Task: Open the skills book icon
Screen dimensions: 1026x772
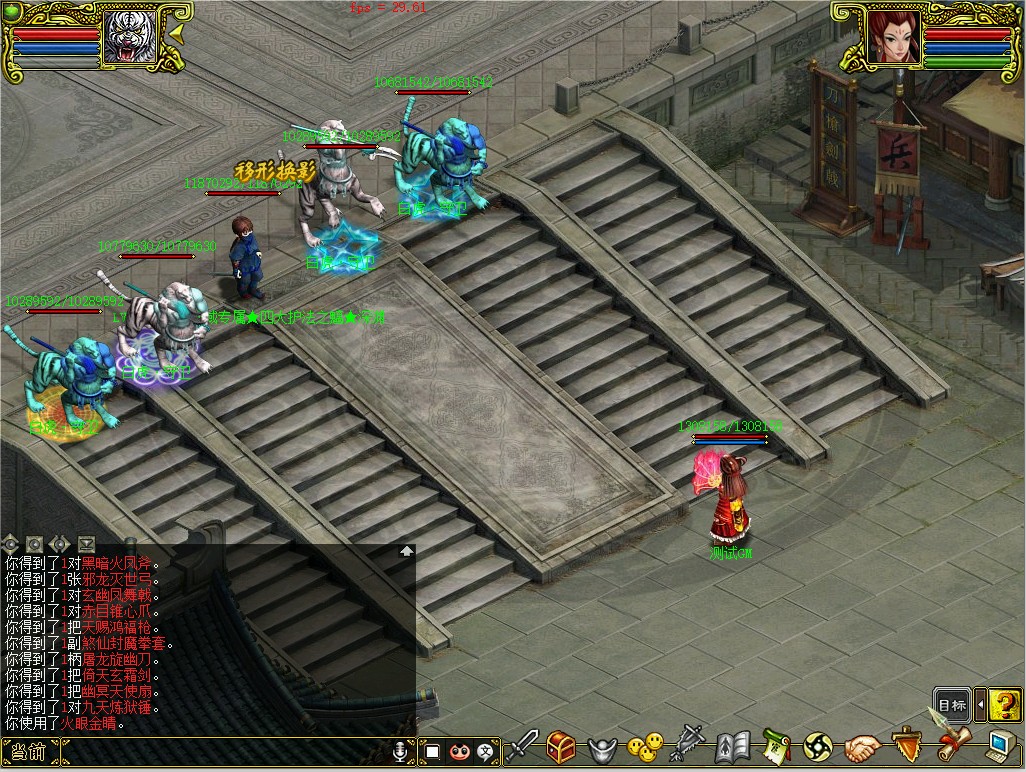Action: (733, 746)
